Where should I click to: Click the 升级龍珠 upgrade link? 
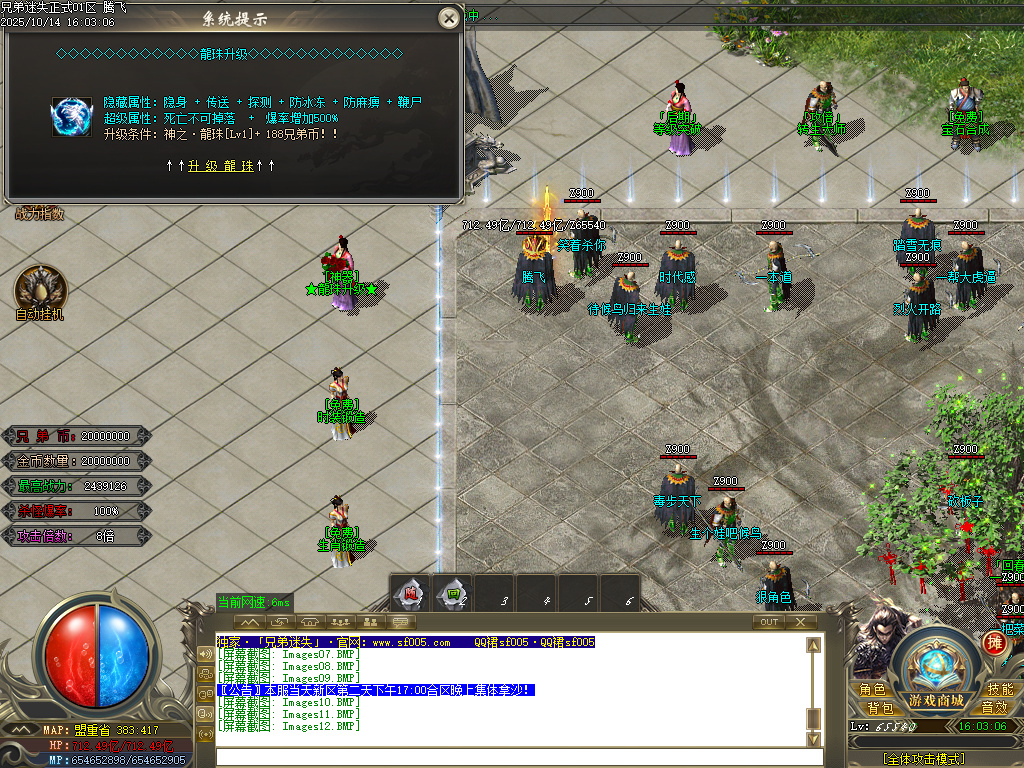click(x=220, y=166)
